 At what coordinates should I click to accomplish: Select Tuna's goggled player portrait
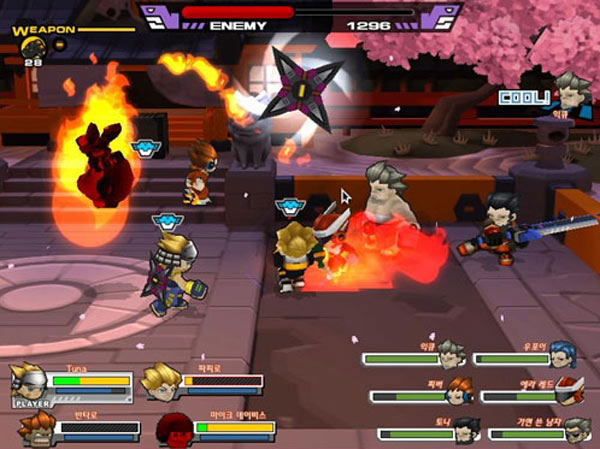tap(29, 382)
